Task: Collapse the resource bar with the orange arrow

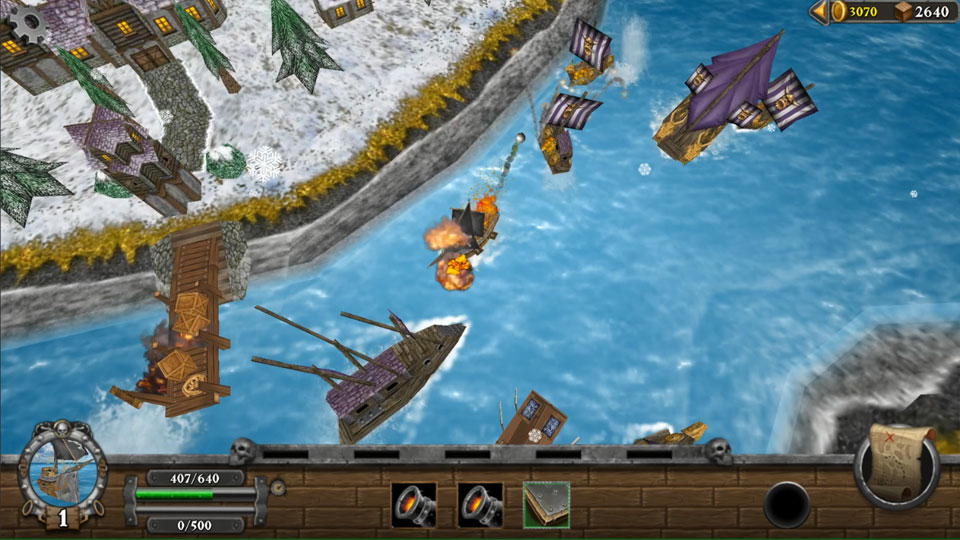Action: (819, 11)
